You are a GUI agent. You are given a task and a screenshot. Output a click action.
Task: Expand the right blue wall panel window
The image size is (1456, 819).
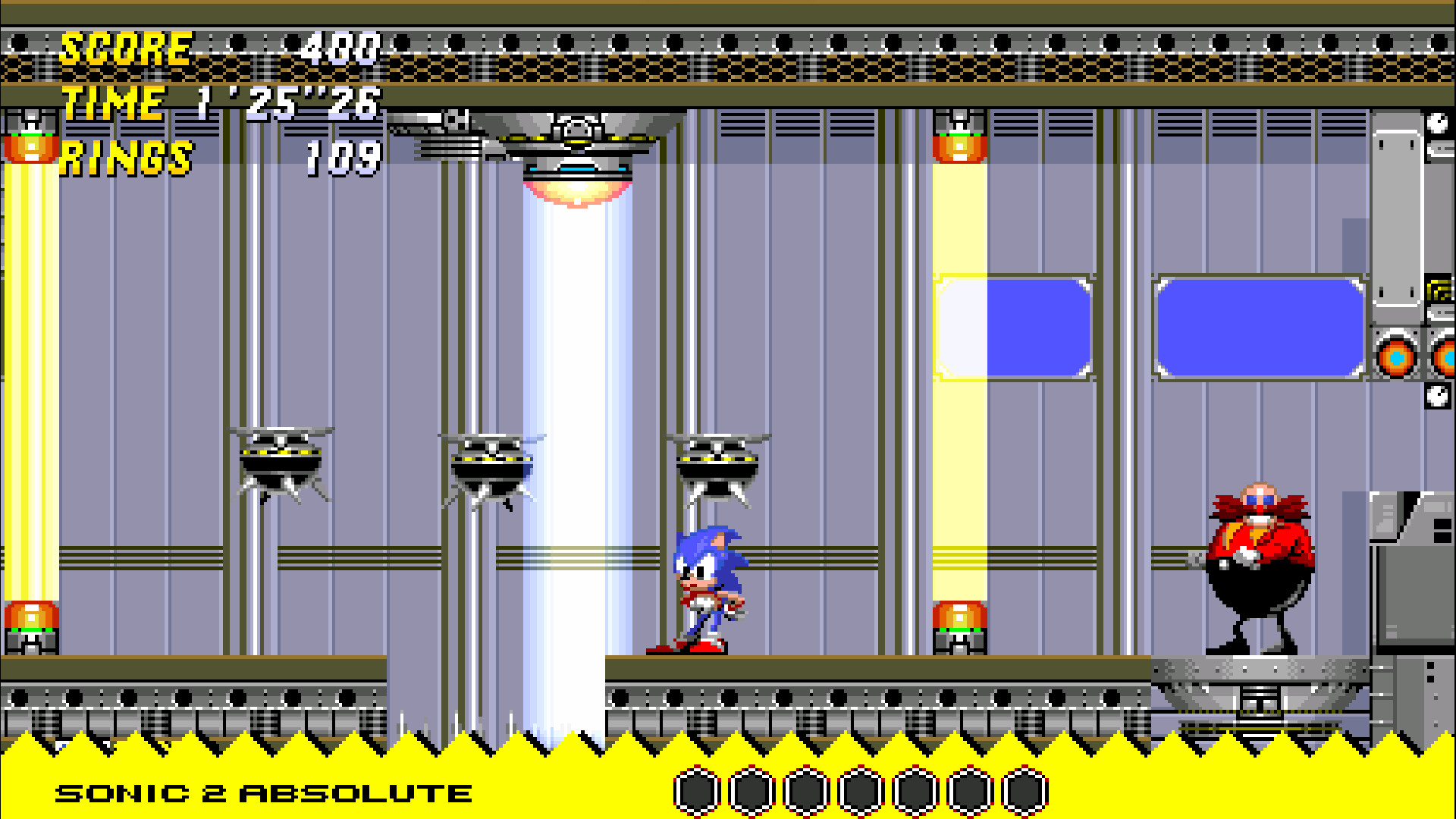pos(1259,326)
